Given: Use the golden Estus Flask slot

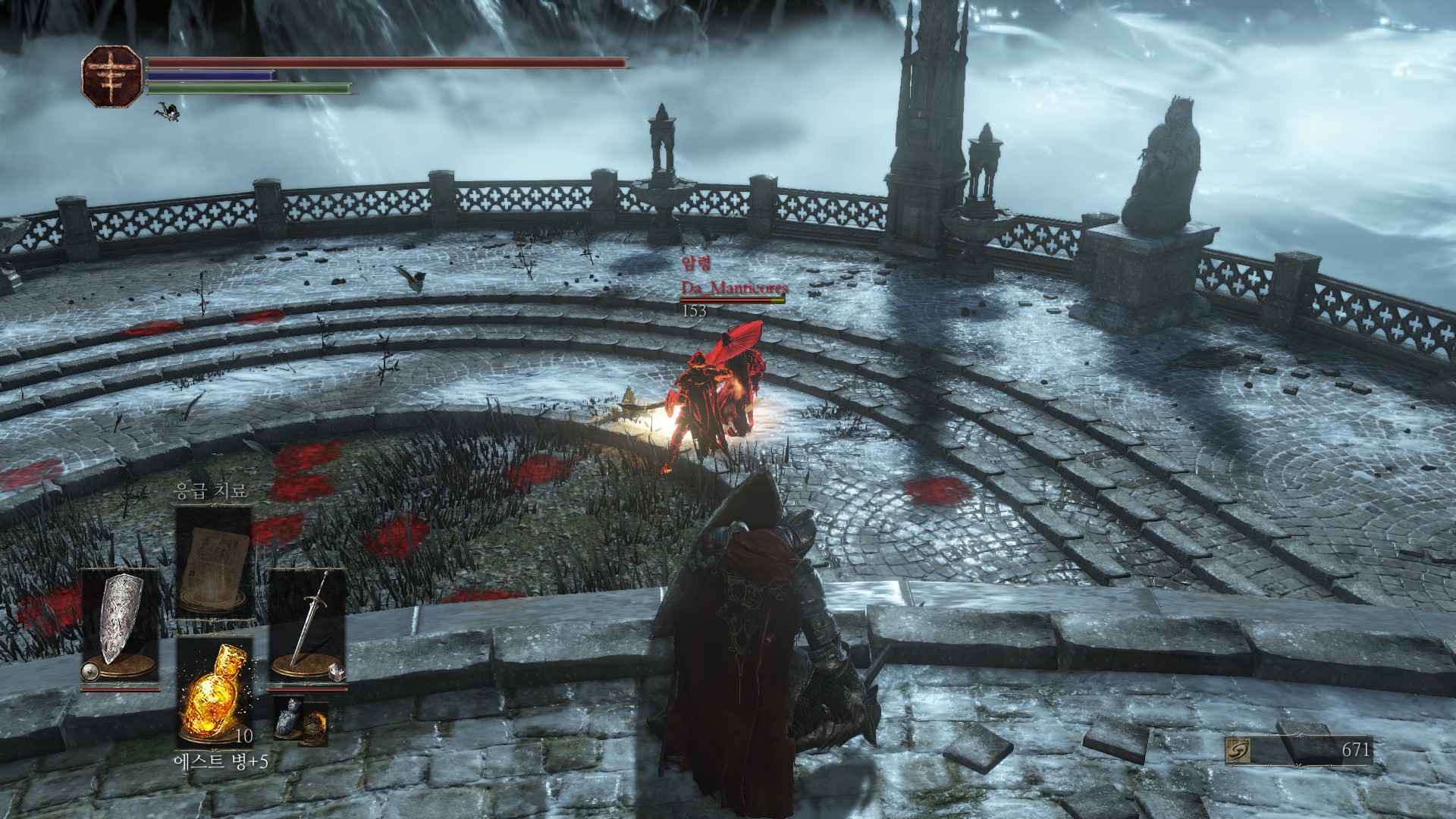Looking at the screenshot, I should coord(214,691).
